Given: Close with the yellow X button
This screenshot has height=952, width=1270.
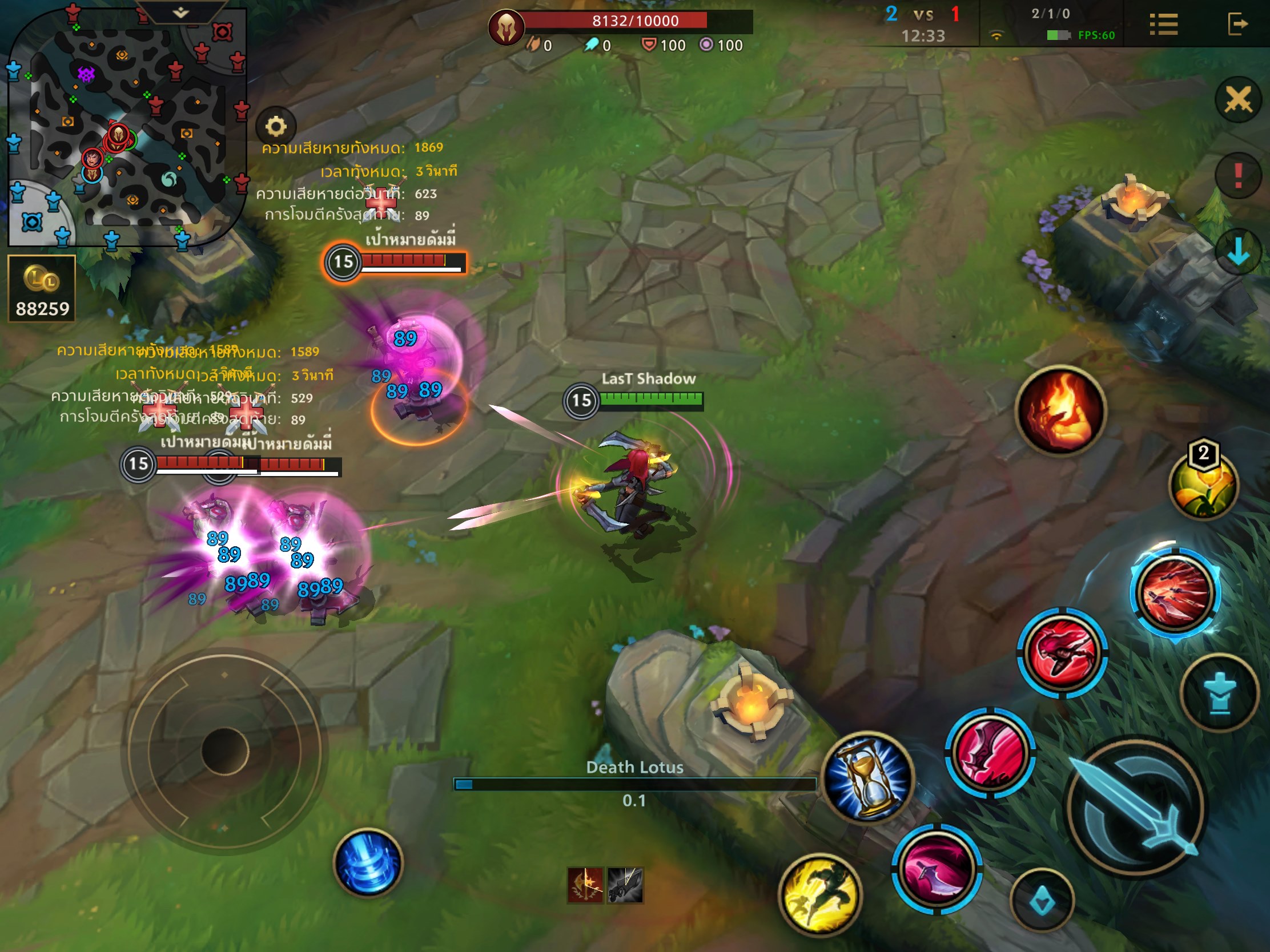Looking at the screenshot, I should coord(1238,100).
